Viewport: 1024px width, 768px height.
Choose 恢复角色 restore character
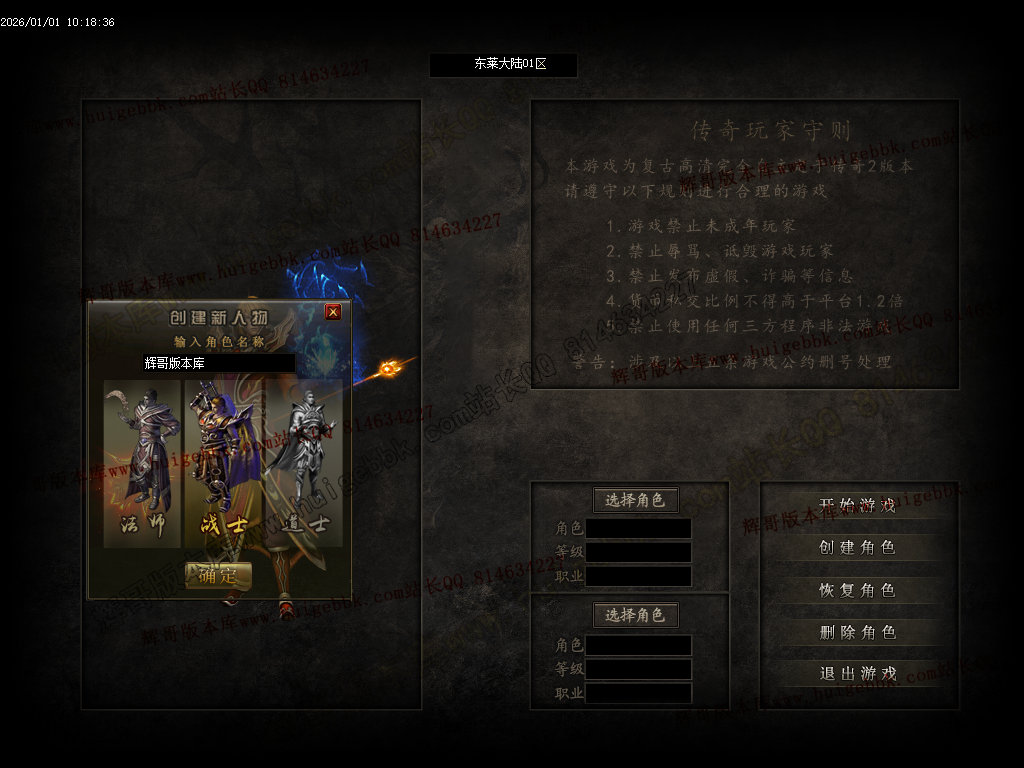857,590
